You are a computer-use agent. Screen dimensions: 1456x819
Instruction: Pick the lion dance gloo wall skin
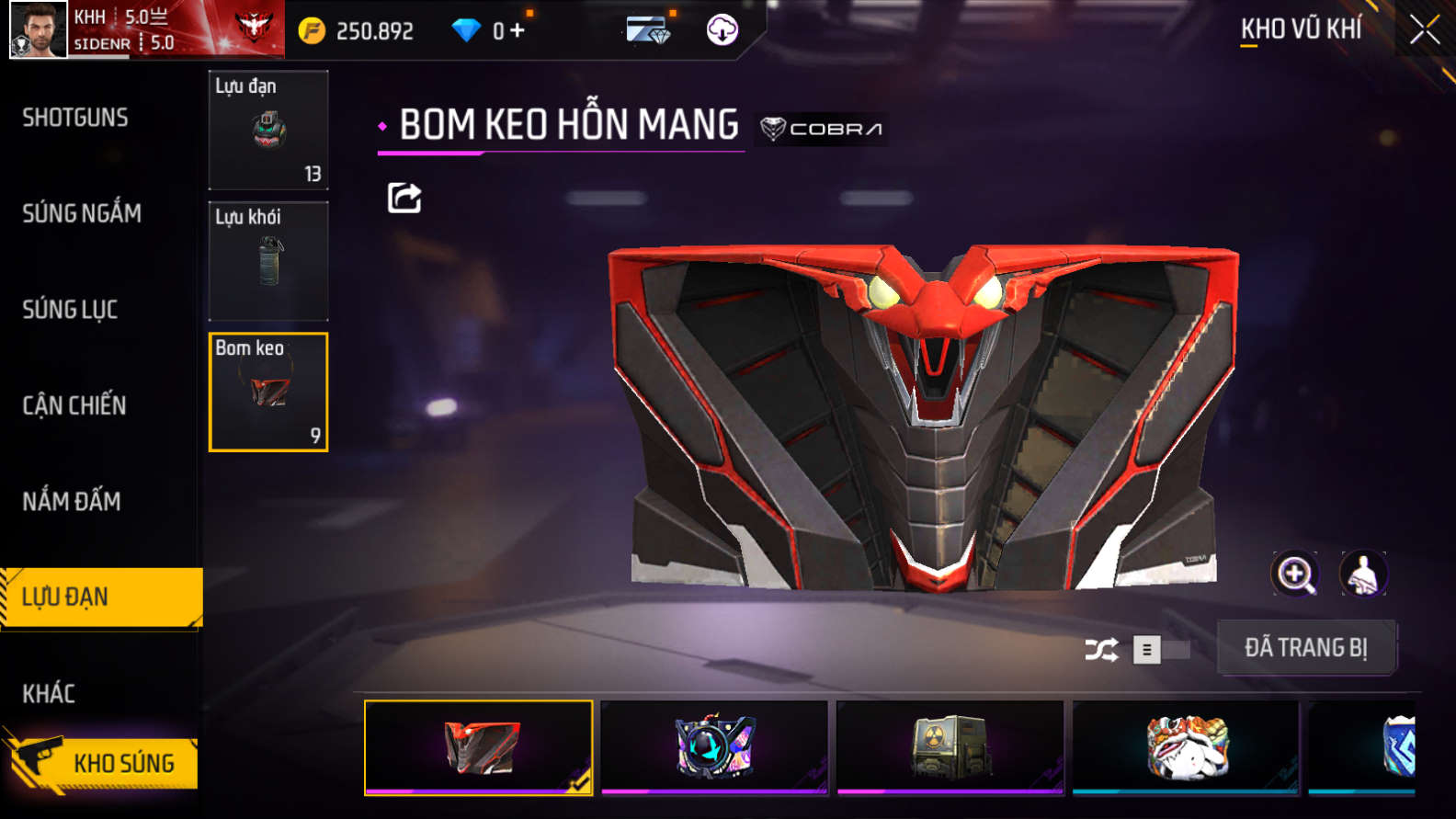tap(1186, 746)
